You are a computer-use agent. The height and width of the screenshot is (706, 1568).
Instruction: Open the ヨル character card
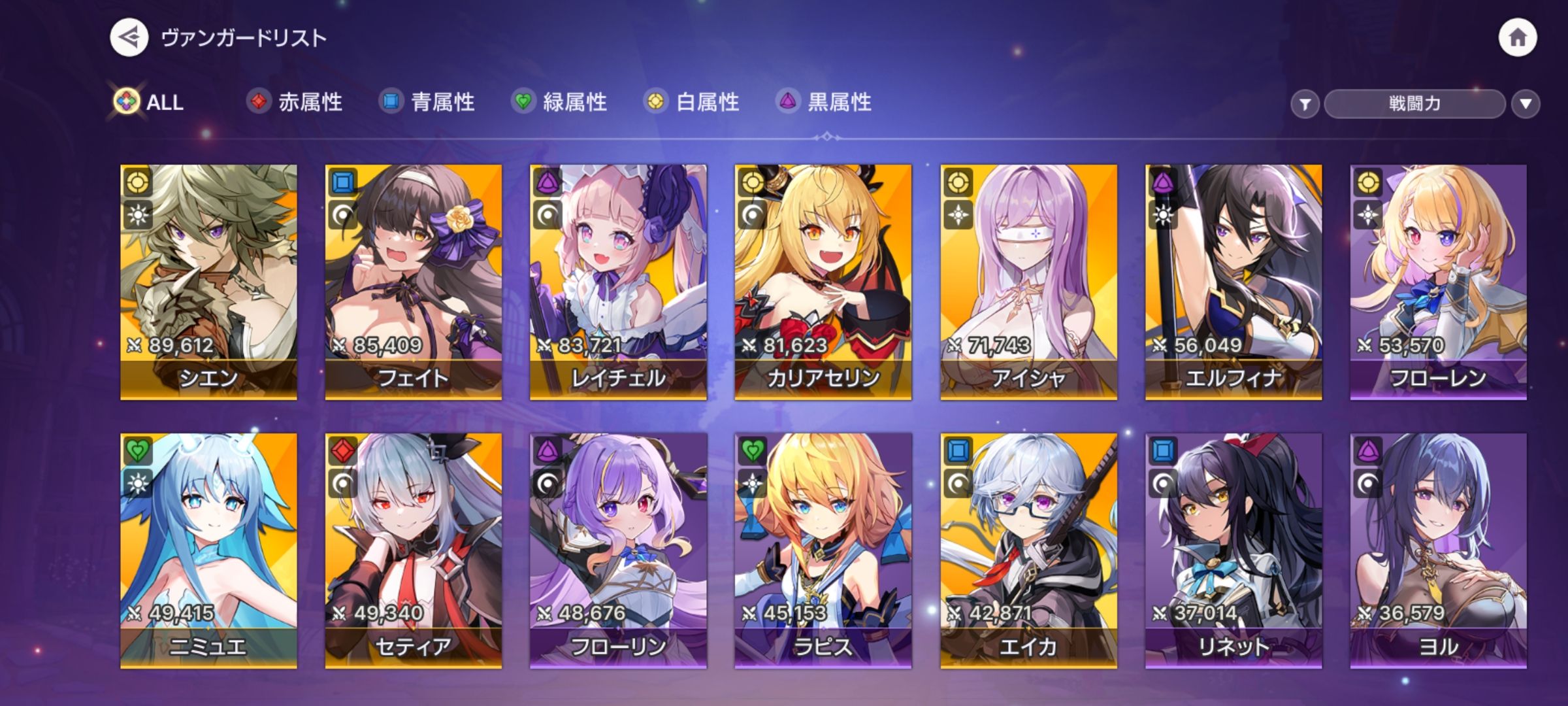pos(1439,550)
